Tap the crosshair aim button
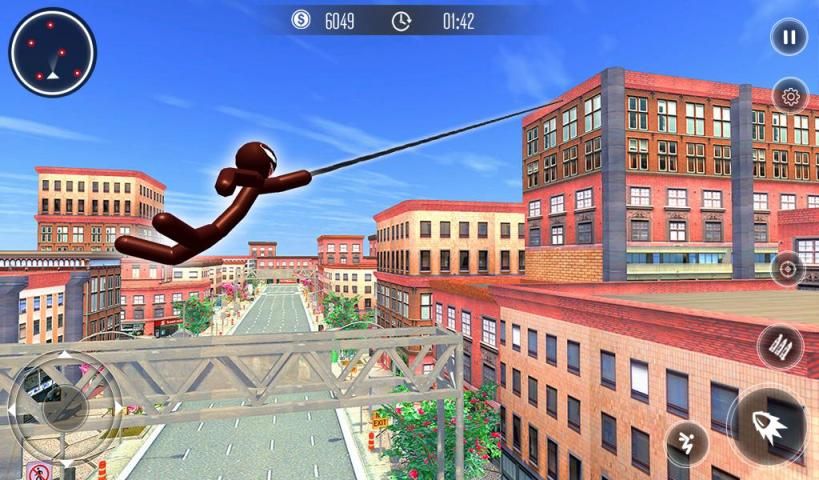This screenshot has width=819, height=480. 788,270
